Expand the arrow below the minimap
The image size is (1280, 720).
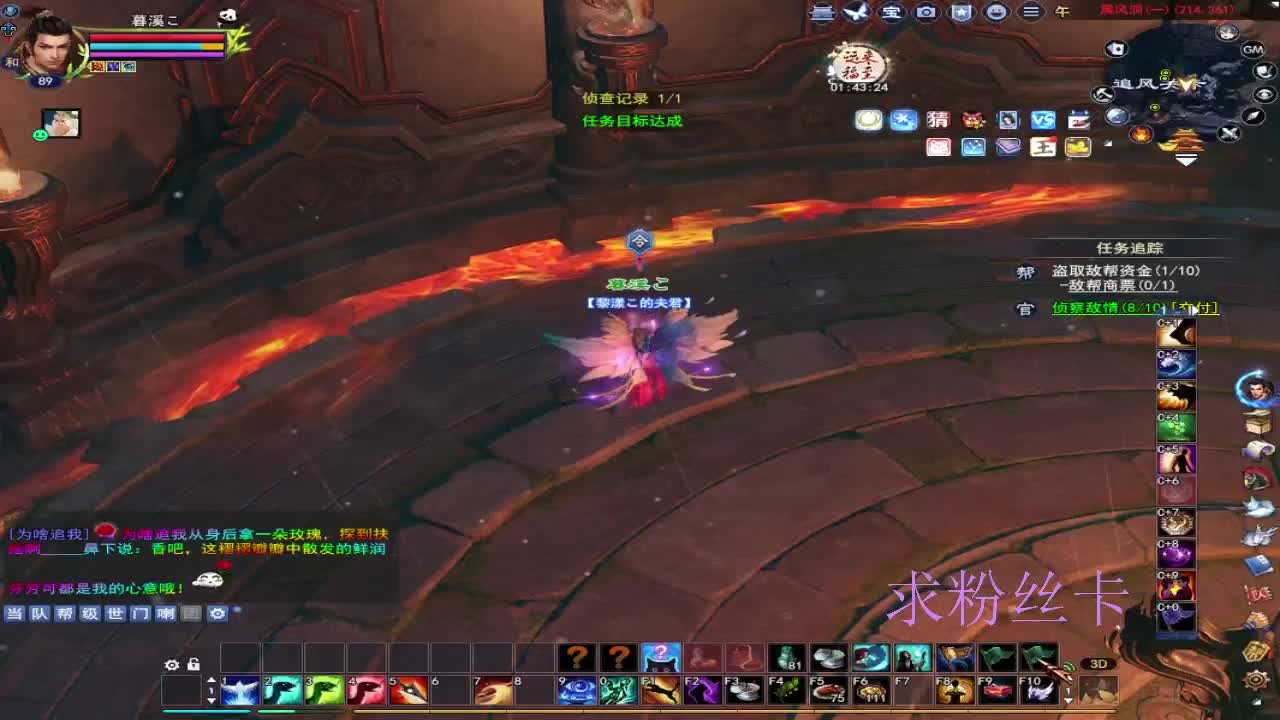tap(1186, 159)
